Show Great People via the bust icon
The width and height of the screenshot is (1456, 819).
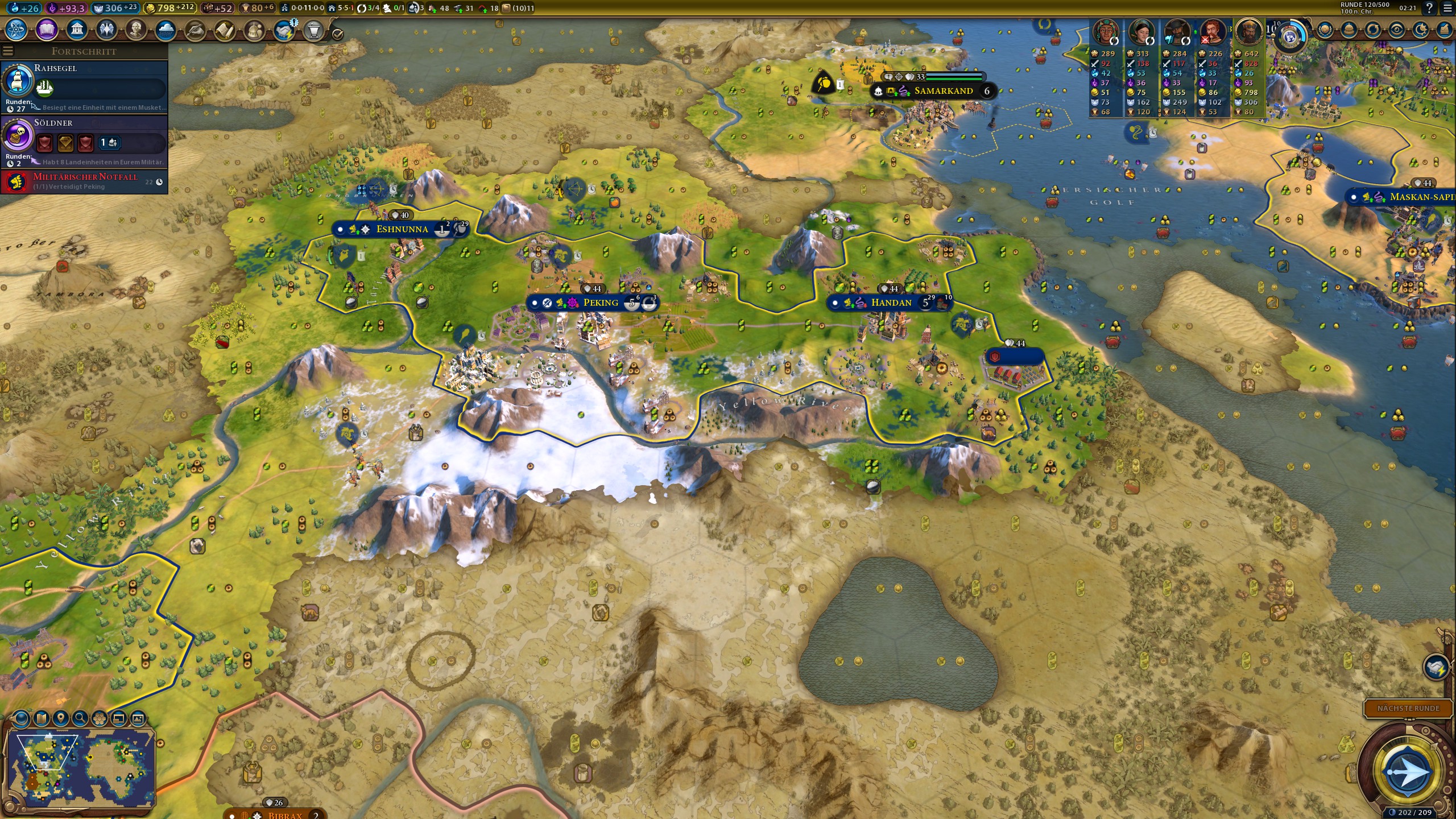click(x=136, y=30)
